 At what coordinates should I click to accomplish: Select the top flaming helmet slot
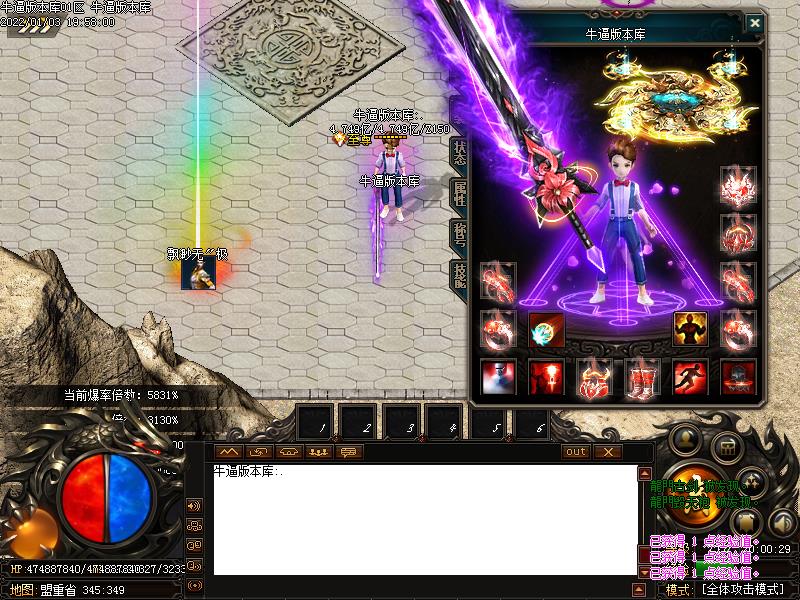pyautogui.click(x=738, y=184)
